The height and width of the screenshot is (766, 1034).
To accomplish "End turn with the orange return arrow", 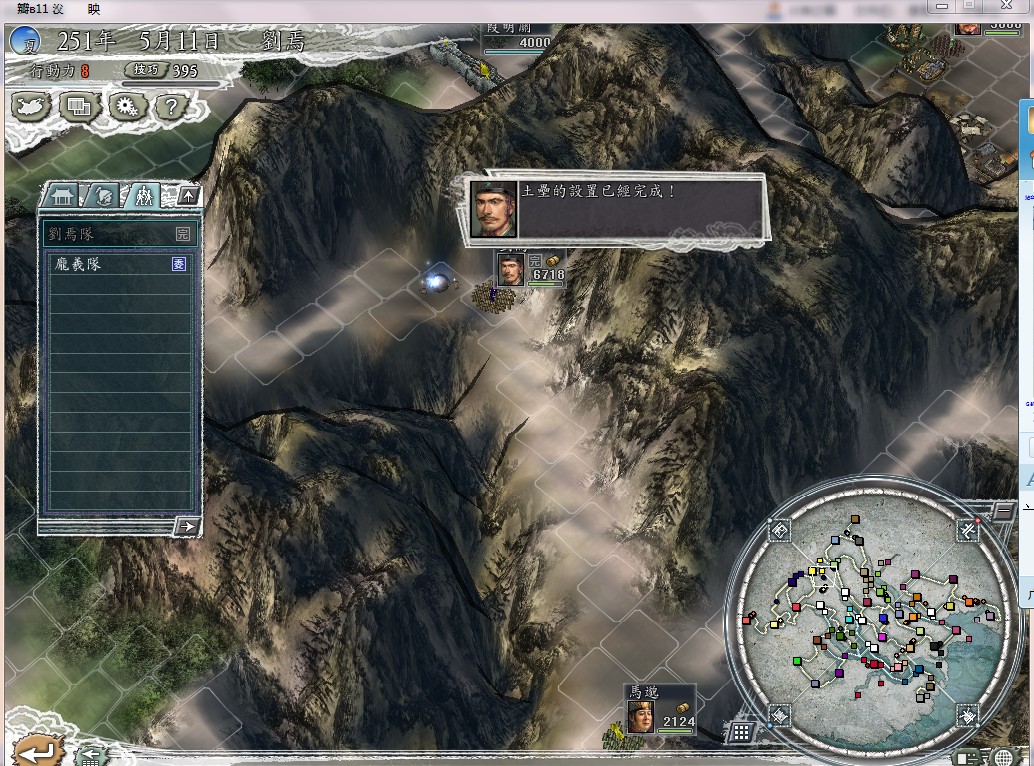I will pyautogui.click(x=31, y=750).
